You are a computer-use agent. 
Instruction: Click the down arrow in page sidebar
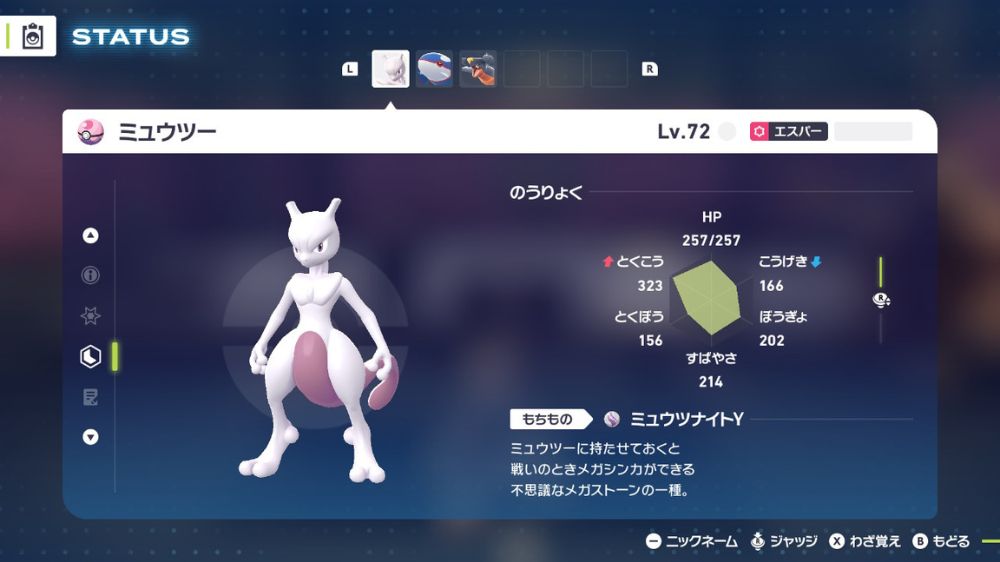[x=91, y=437]
